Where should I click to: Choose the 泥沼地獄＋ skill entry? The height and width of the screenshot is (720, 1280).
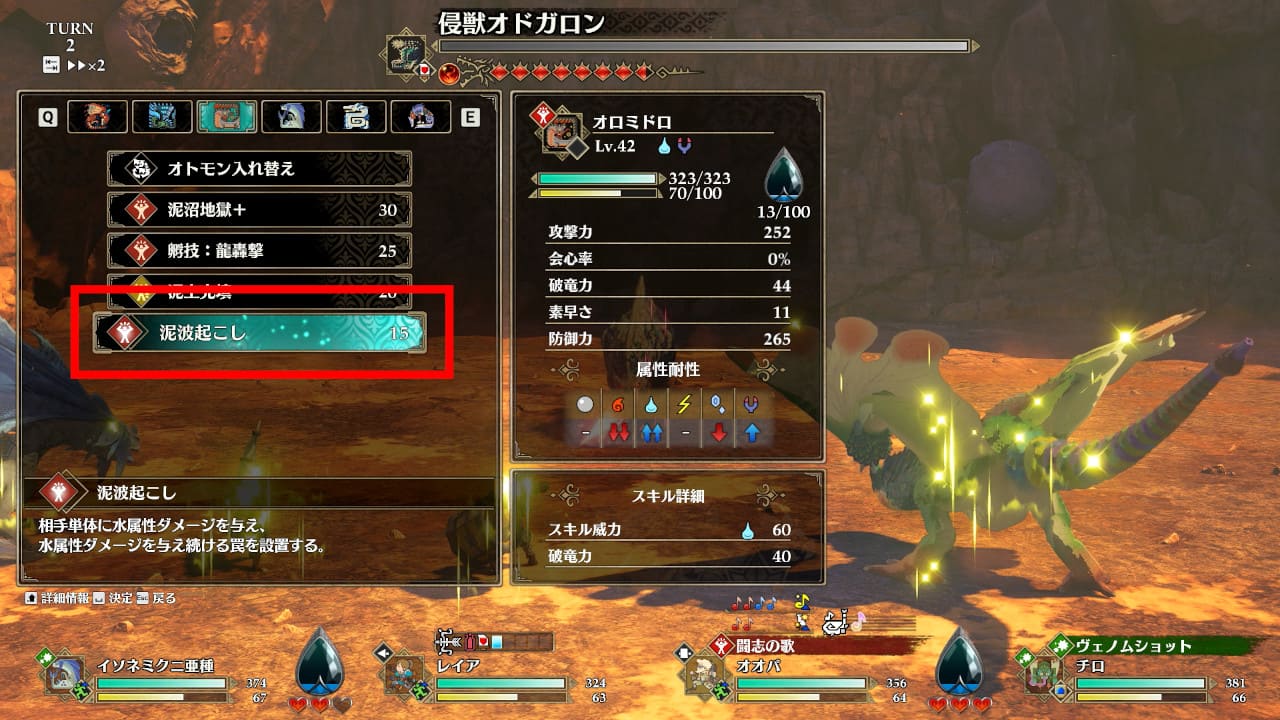pos(260,210)
